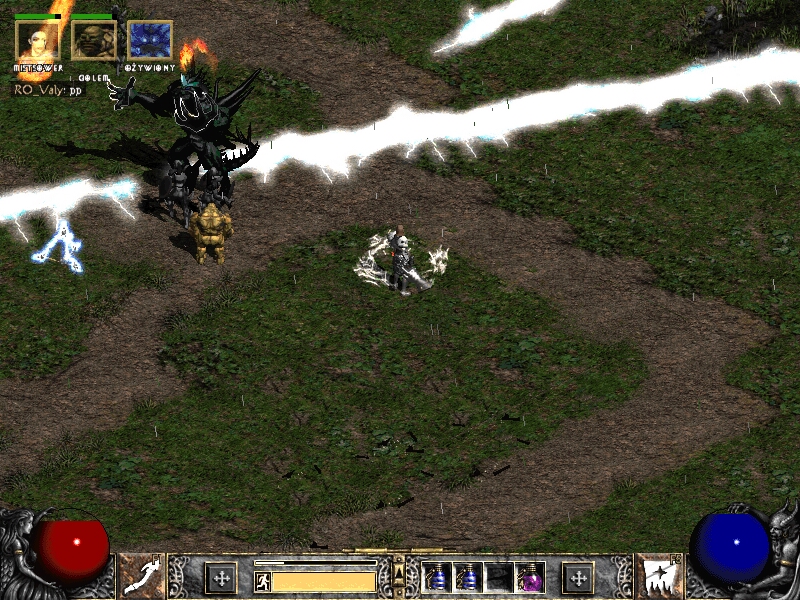800x600 pixels.
Task: Use the purple rejuvenation potion in belt
Action: point(529,577)
